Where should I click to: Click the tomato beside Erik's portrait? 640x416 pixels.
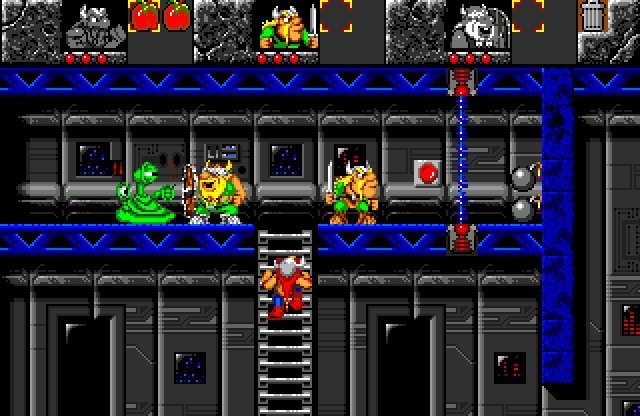(x=145, y=17)
